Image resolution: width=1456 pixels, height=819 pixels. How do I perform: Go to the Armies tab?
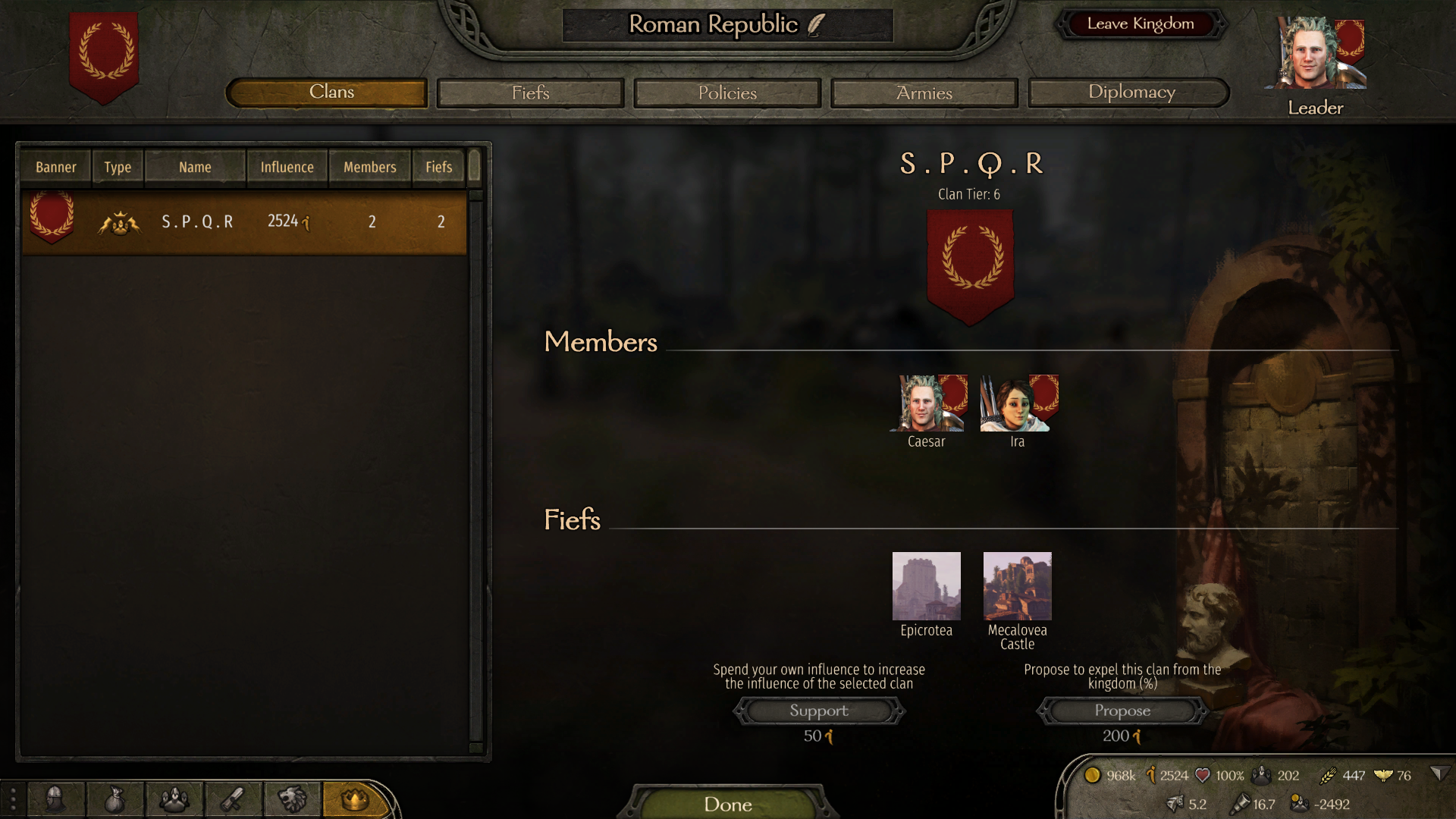(924, 93)
